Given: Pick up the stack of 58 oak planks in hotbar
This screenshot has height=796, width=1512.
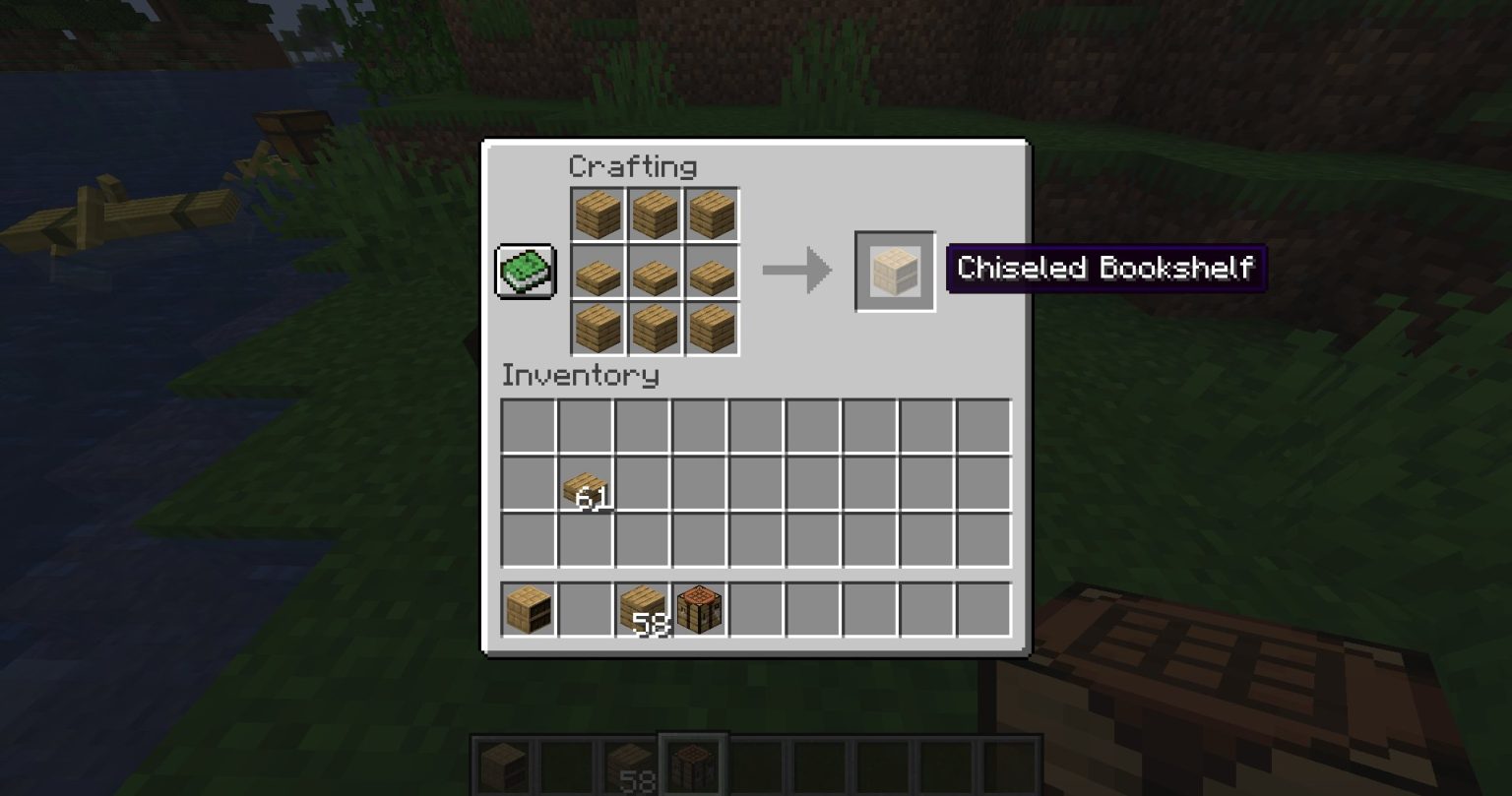Looking at the screenshot, I should click(x=643, y=608).
